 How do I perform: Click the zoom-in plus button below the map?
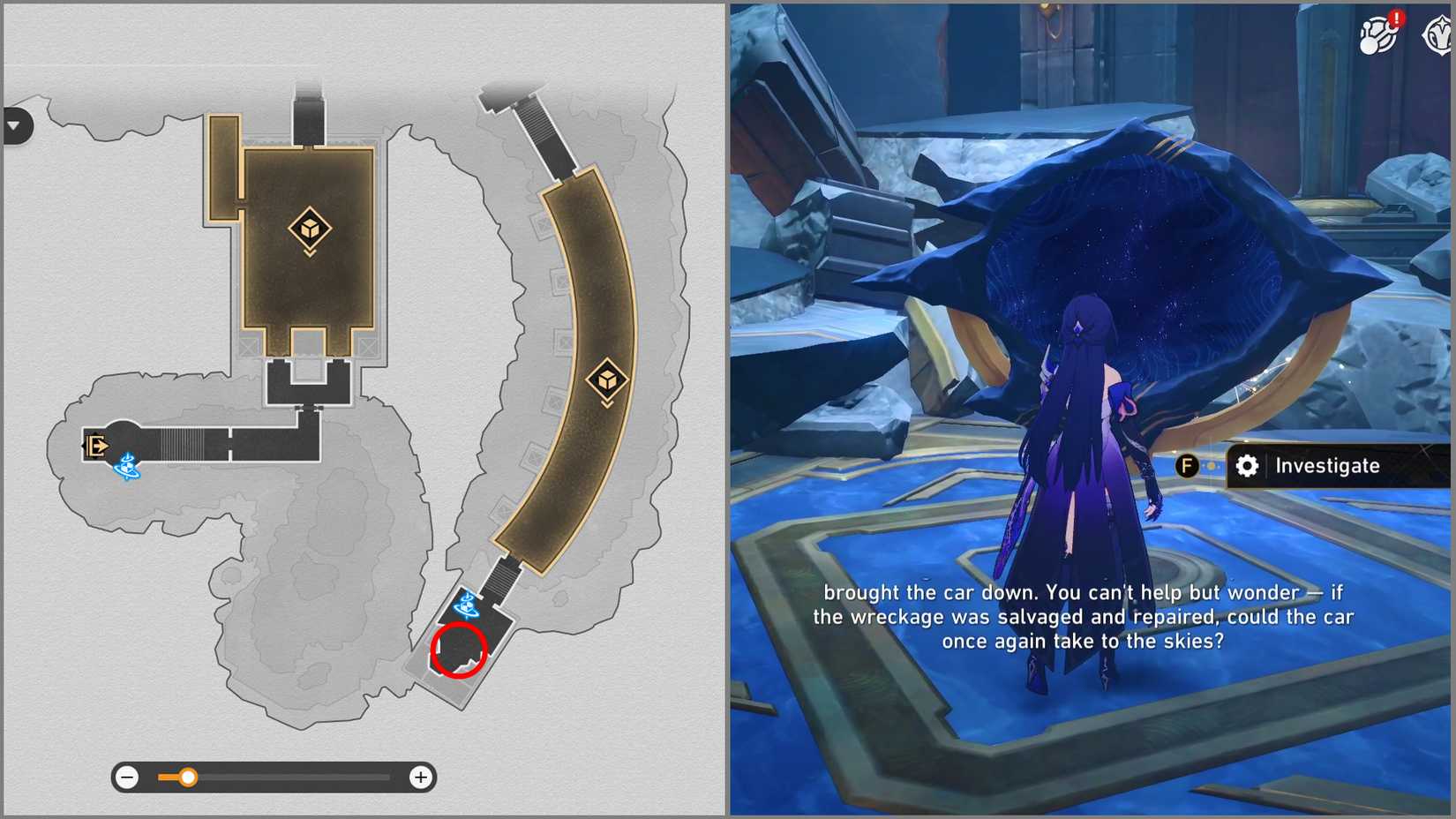[421, 778]
